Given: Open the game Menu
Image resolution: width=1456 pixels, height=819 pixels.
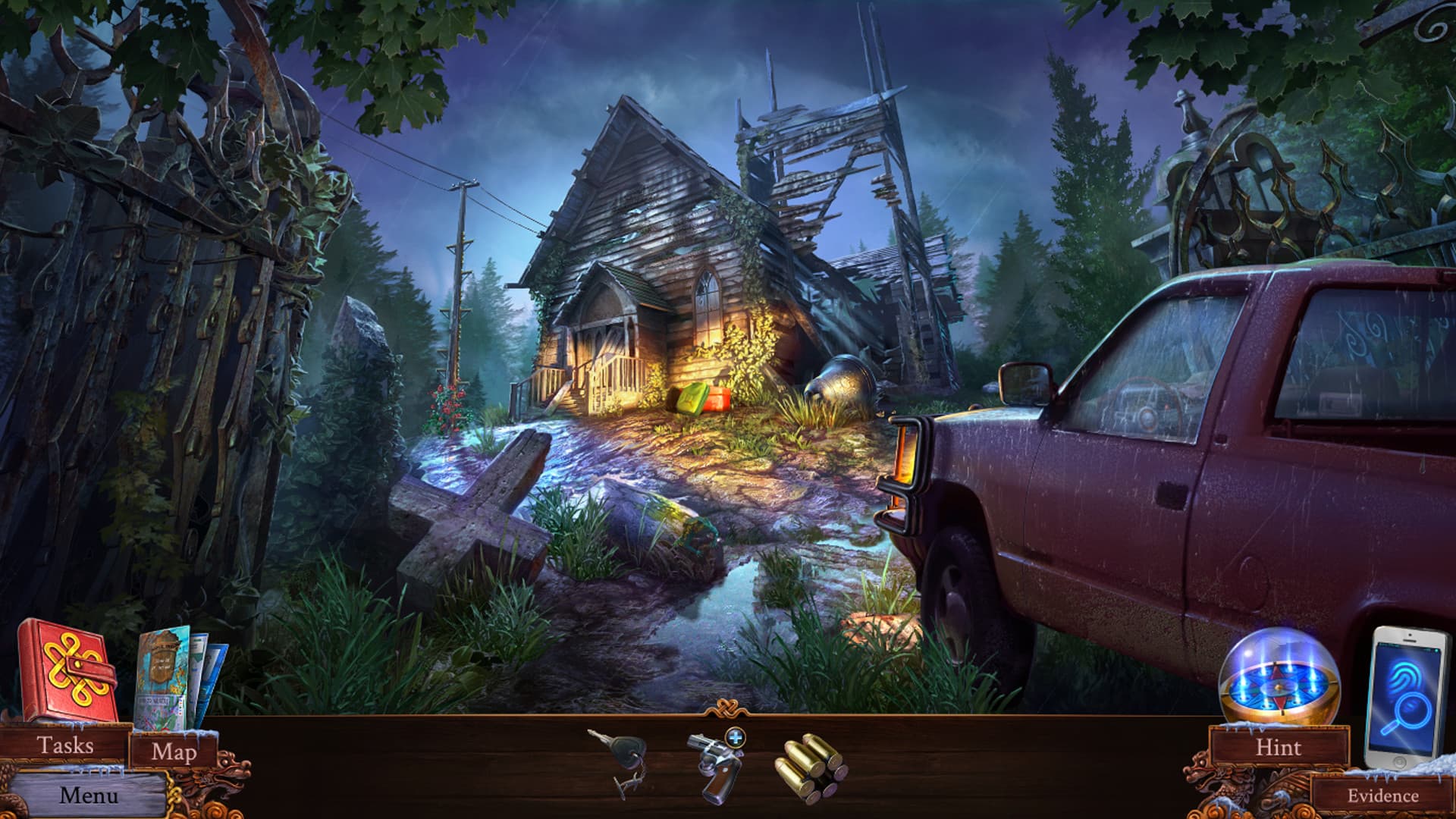Looking at the screenshot, I should (91, 795).
